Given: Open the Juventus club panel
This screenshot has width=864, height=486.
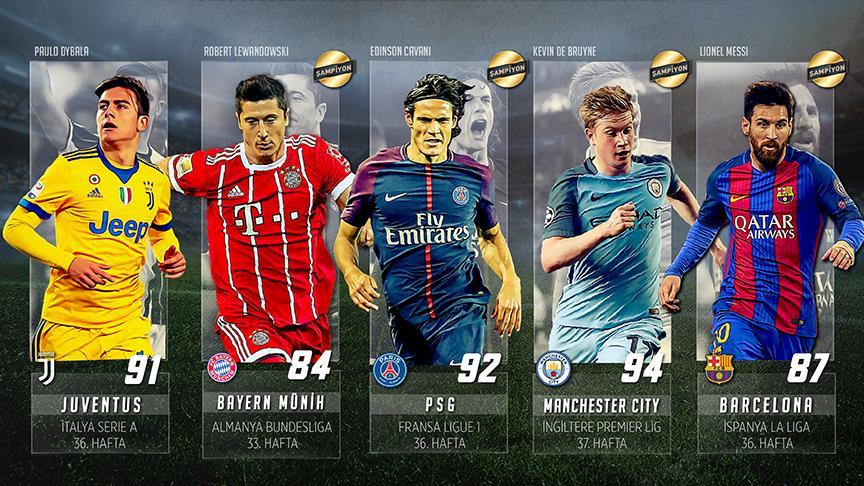Looking at the screenshot, I should (x=100, y=418).
